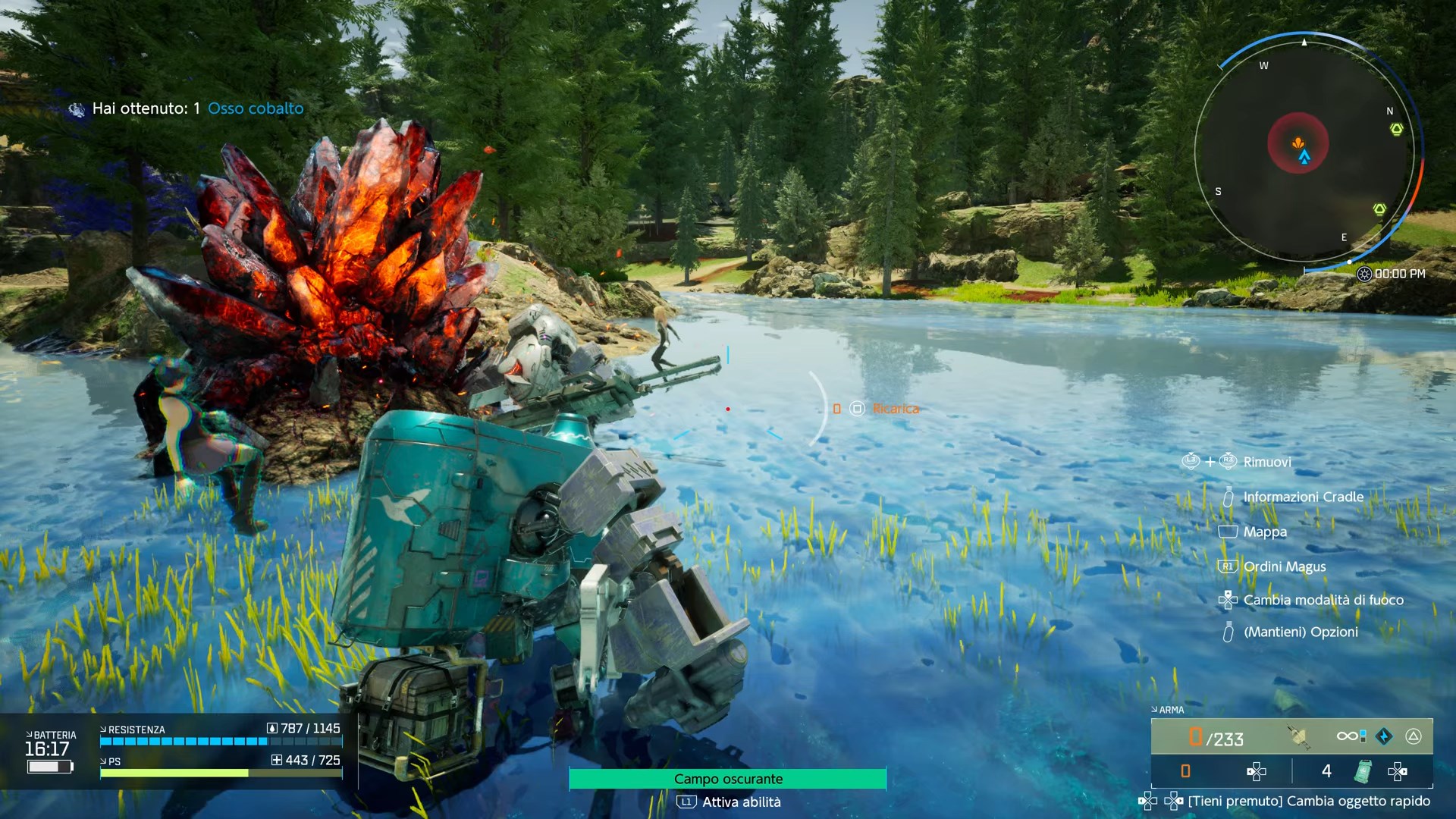1456x819 pixels.
Task: Open the circular minimap
Action: [x=1304, y=152]
